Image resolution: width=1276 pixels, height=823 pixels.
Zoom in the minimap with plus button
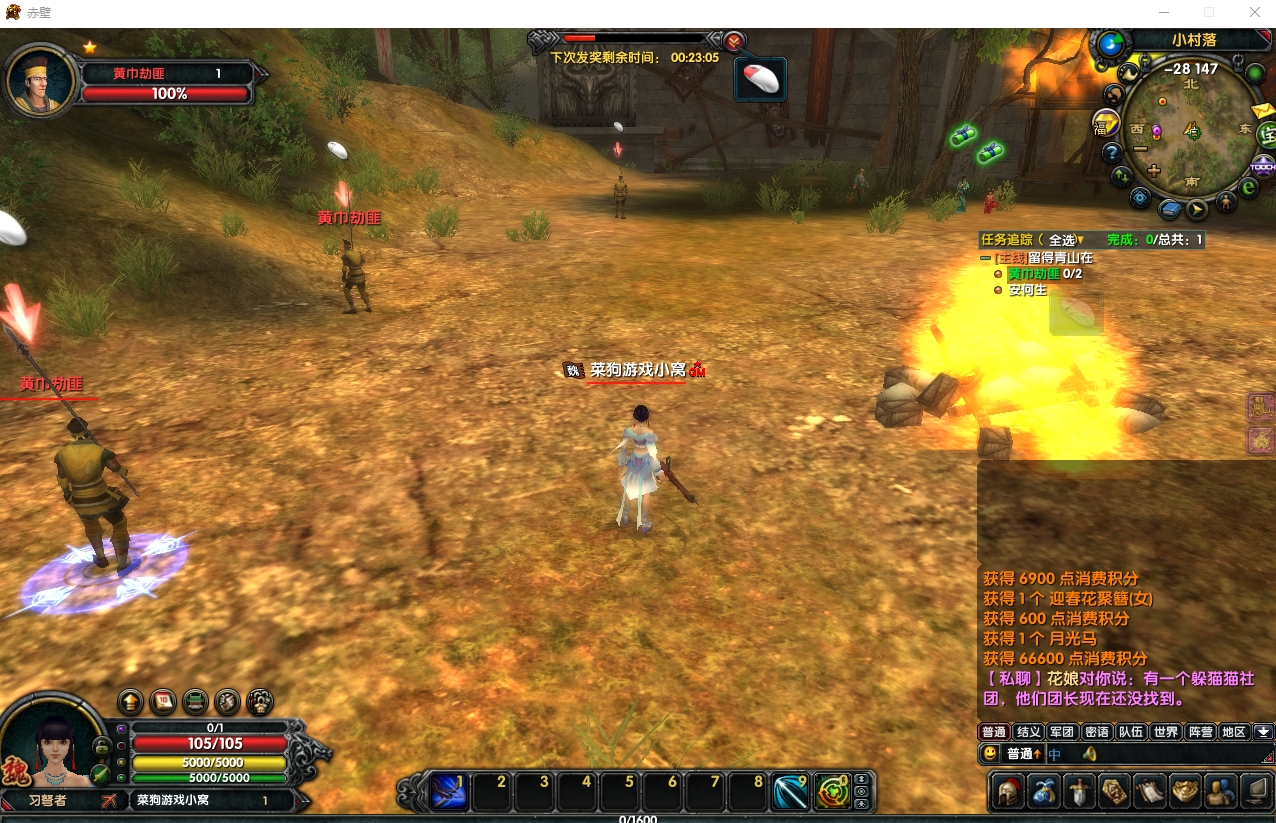tap(1154, 171)
